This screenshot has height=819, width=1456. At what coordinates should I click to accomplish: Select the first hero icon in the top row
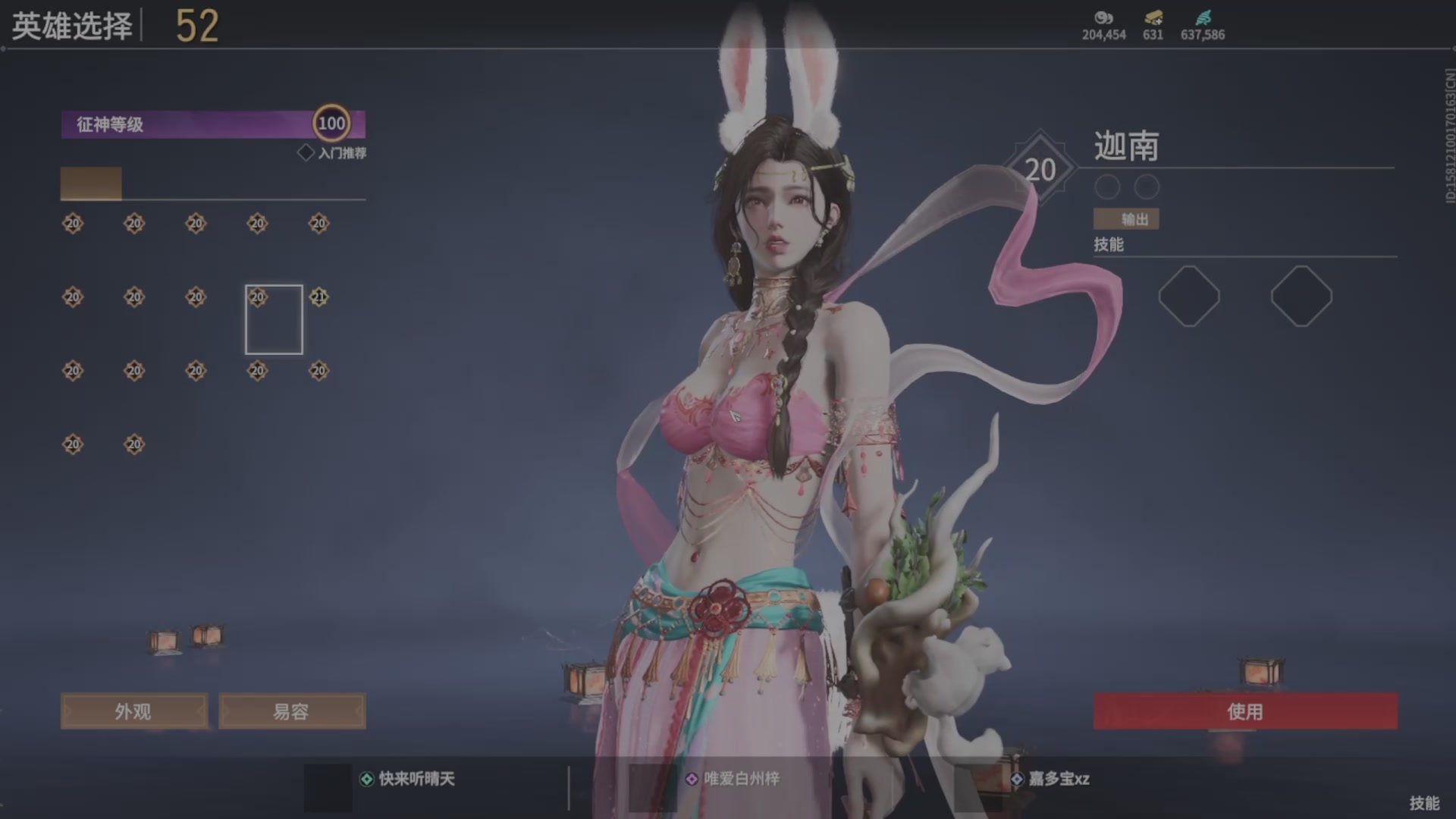coord(72,222)
